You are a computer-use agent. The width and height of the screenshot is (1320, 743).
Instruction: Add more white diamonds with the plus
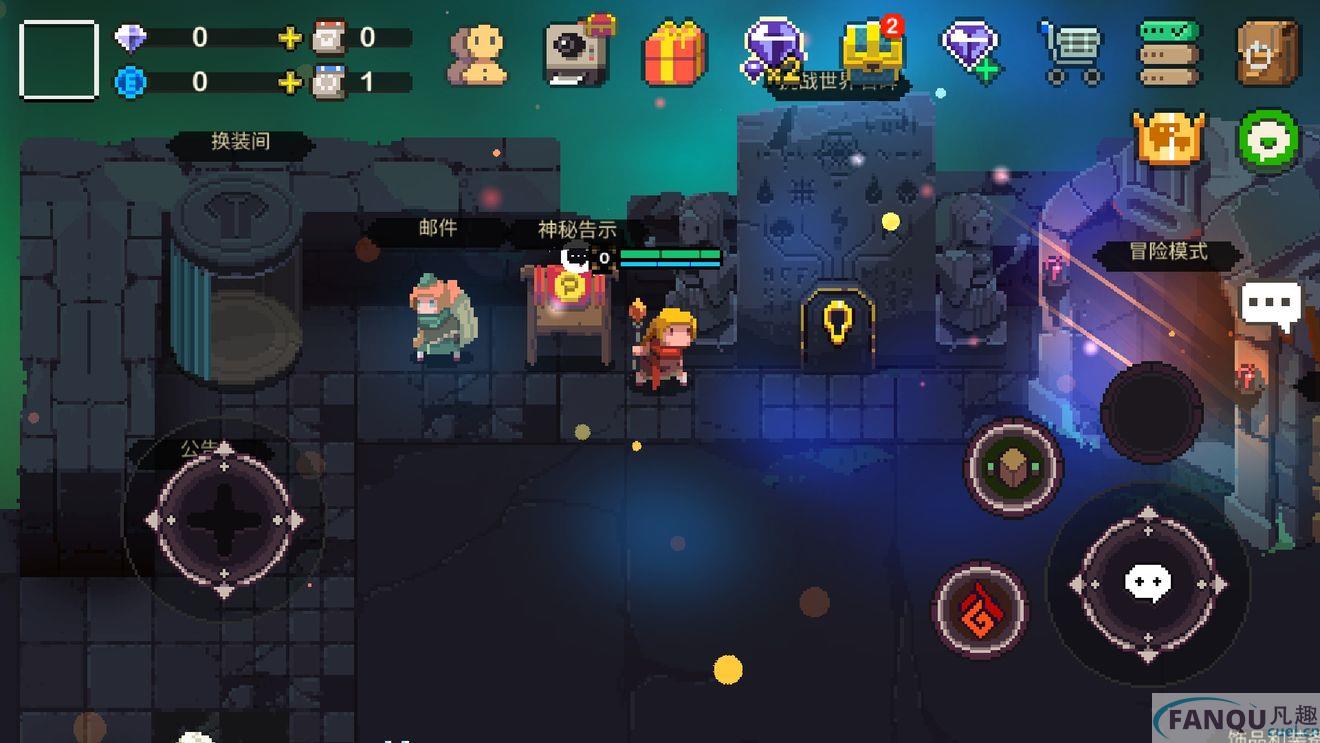[x=289, y=38]
